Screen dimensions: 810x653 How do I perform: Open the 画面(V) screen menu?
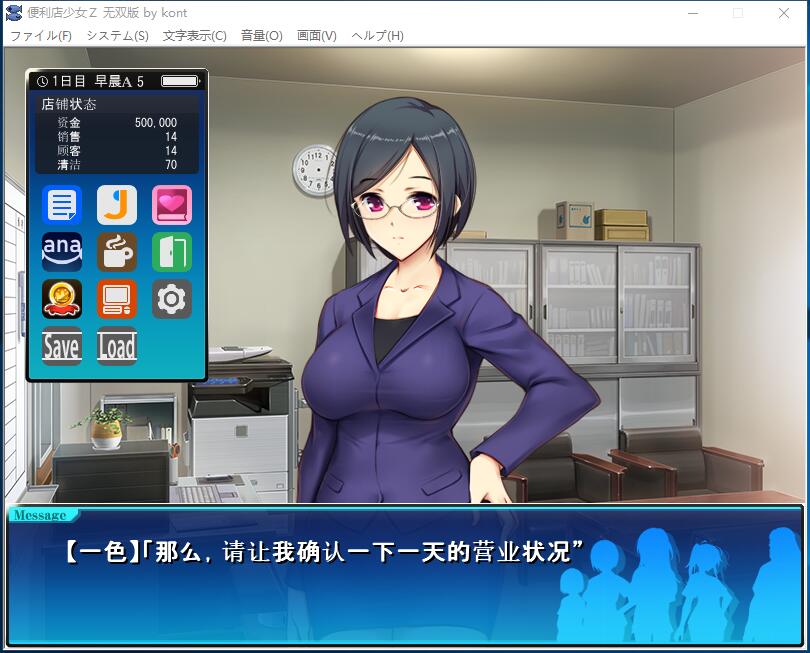tap(316, 35)
